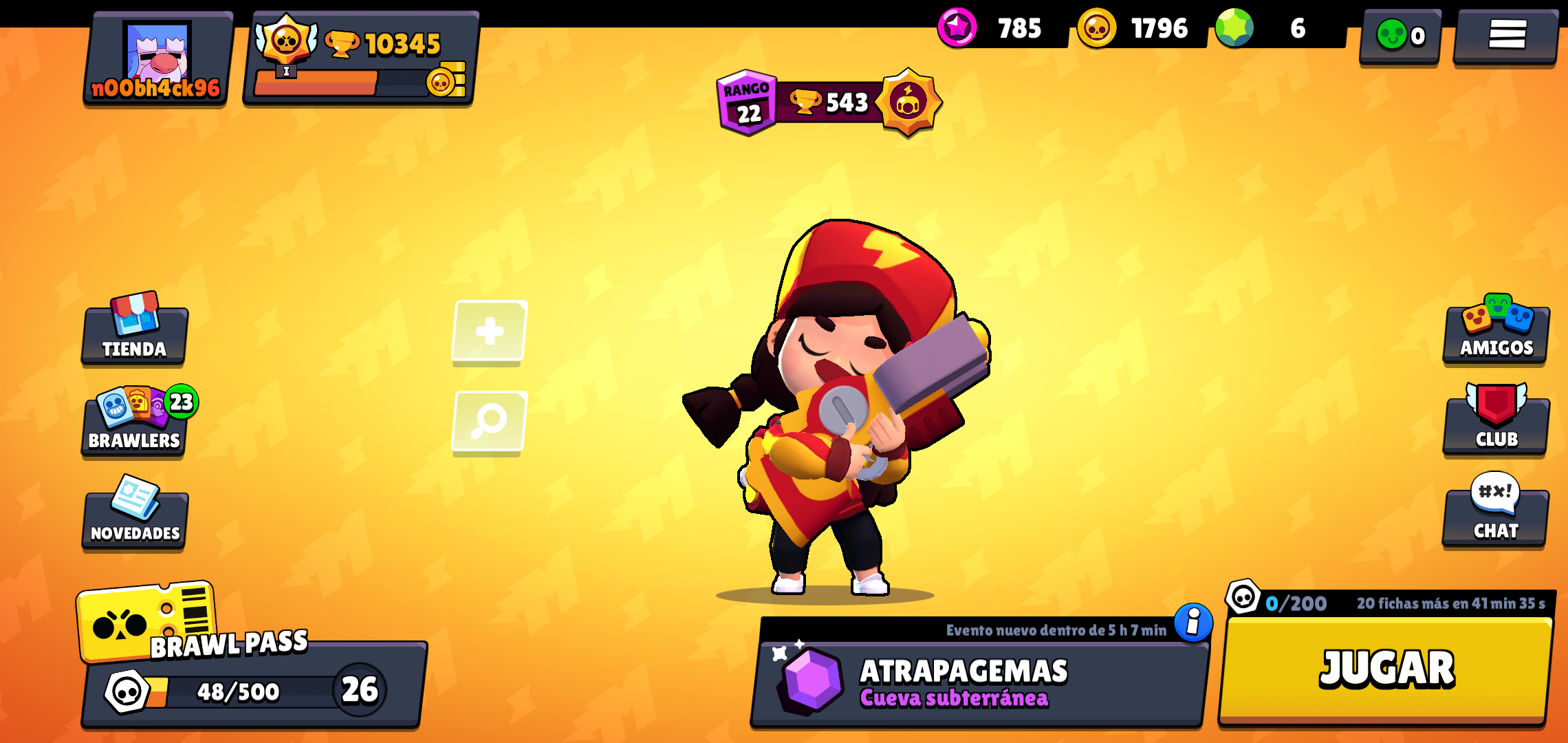Show event info with the blue i icon
Image resolution: width=1568 pixels, height=743 pixels.
tap(1193, 623)
